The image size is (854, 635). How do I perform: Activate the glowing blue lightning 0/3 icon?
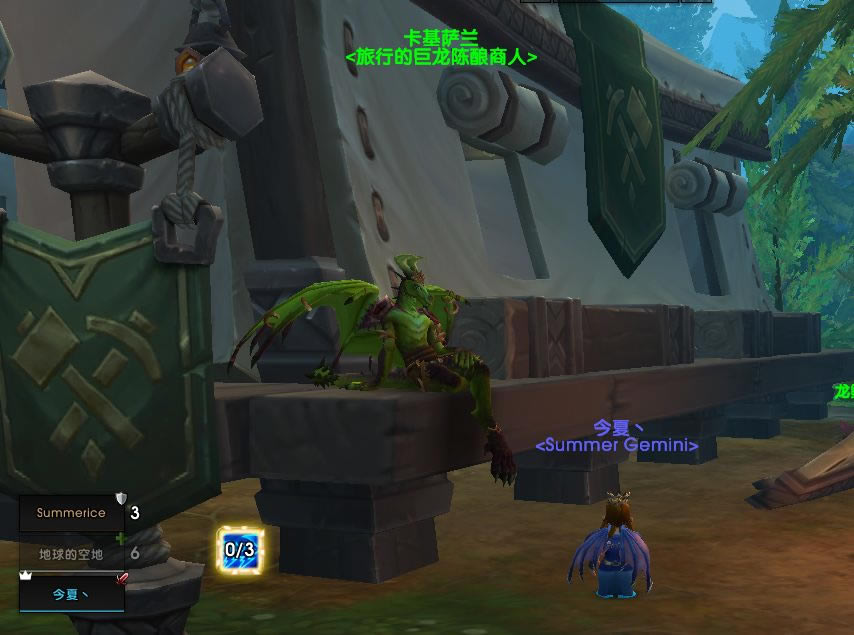pos(240,549)
